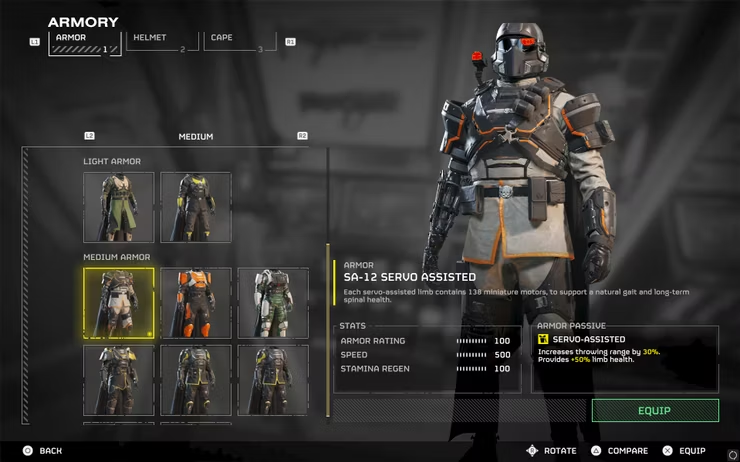Viewport: 740px width, 462px height.
Task: Pick the highlighted tan medium armor tile
Action: [x=119, y=303]
